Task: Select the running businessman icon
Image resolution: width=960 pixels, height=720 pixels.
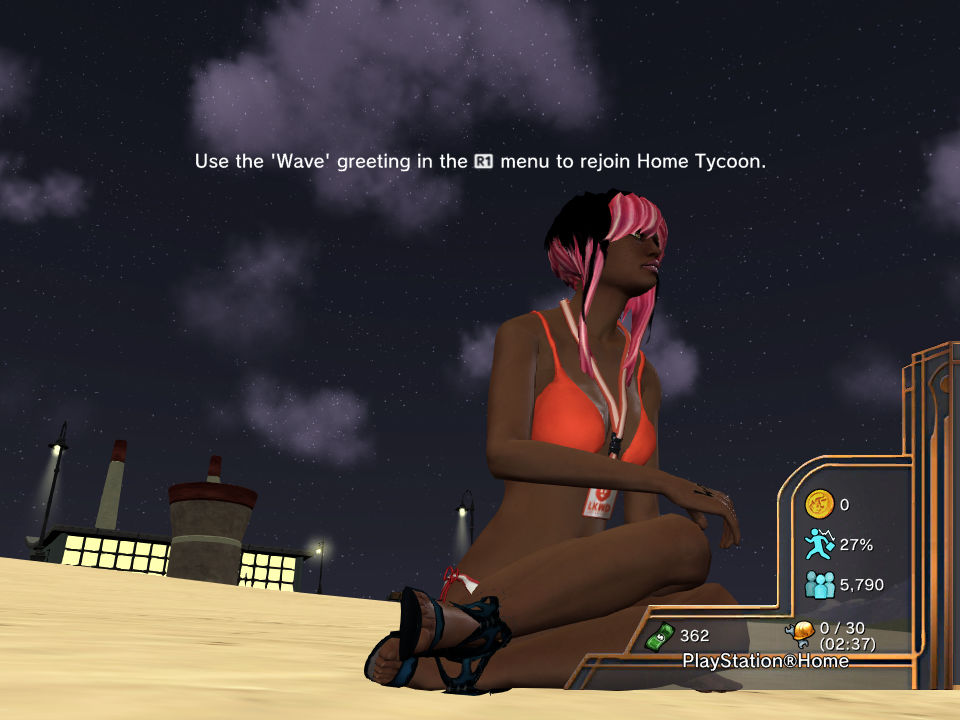Action: point(819,544)
